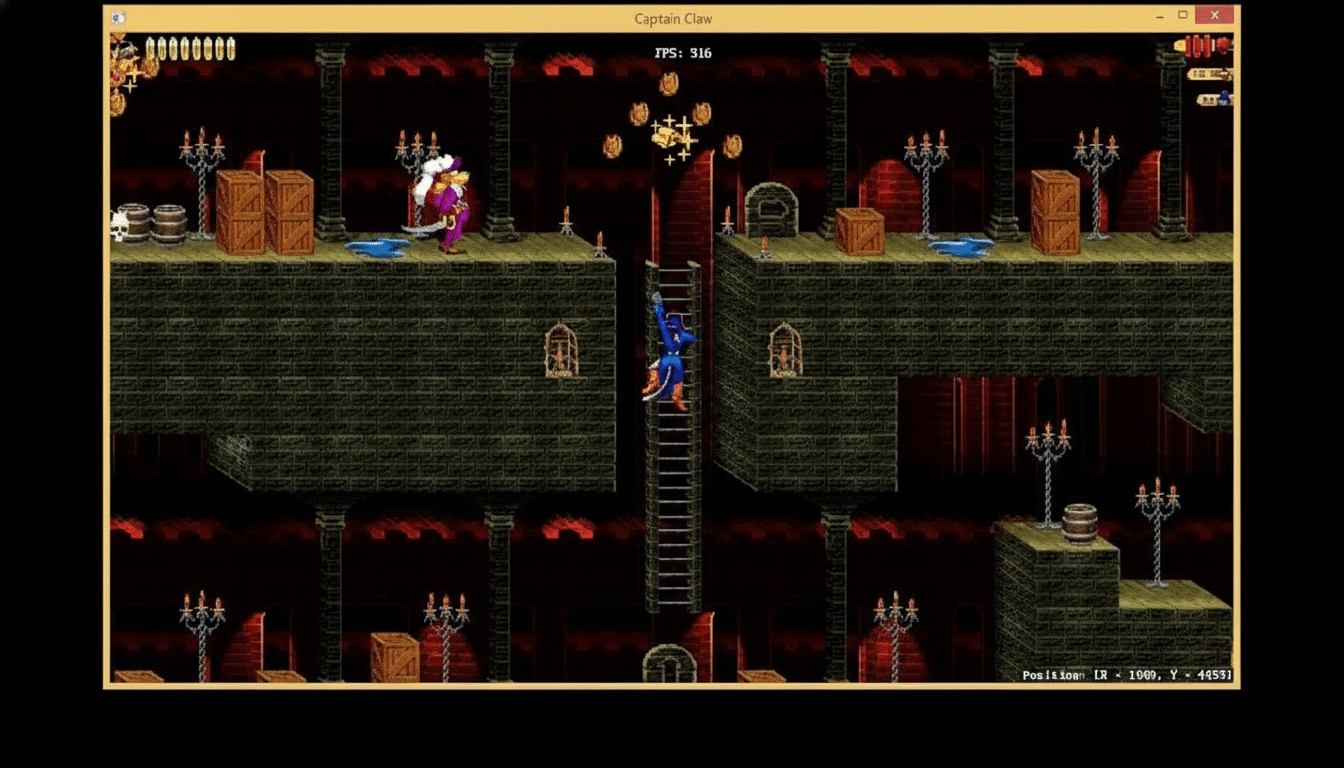Click the skull lying on the left ledge
The image size is (1344, 768).
pos(117,225)
